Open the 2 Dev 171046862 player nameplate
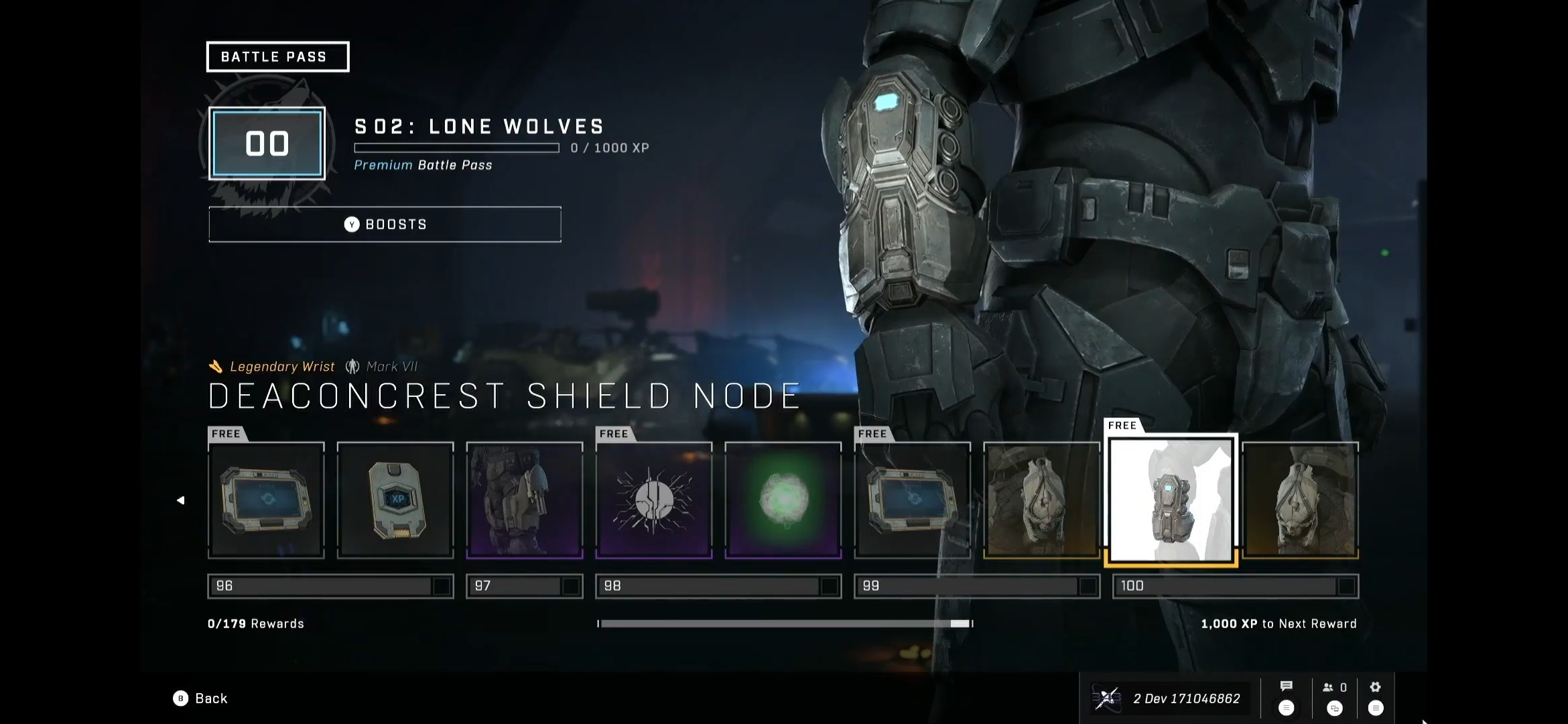The width and height of the screenshot is (1568, 724). pyautogui.click(x=1169, y=699)
